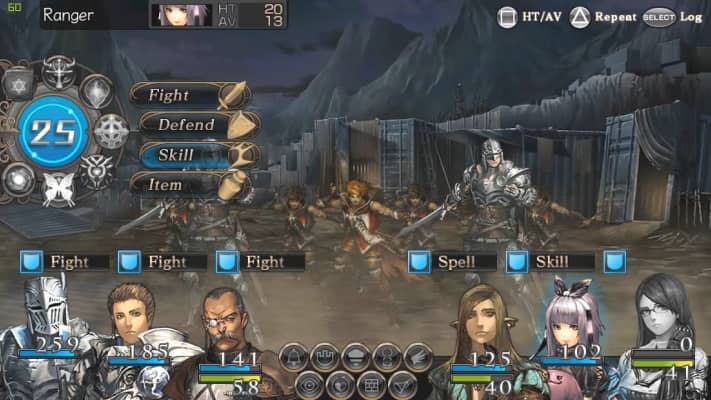
Task: Select Defend from the battle menu
Action: [x=187, y=125]
